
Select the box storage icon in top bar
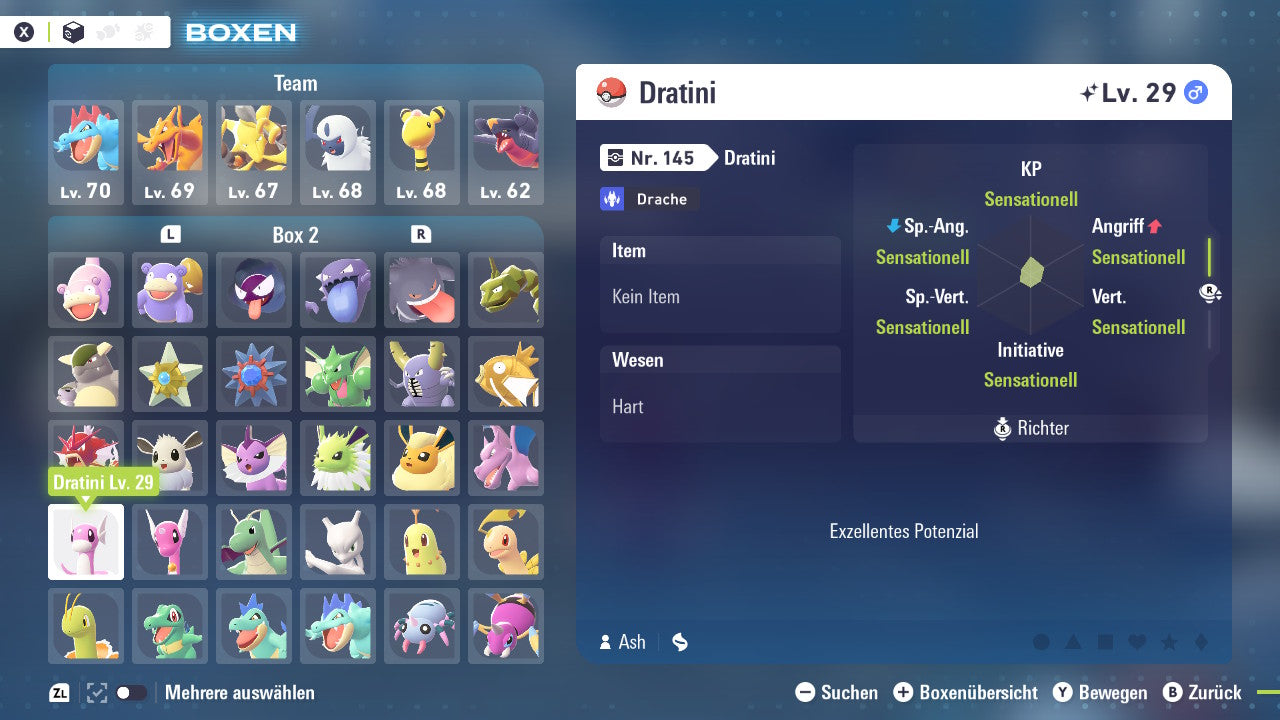[x=73, y=31]
